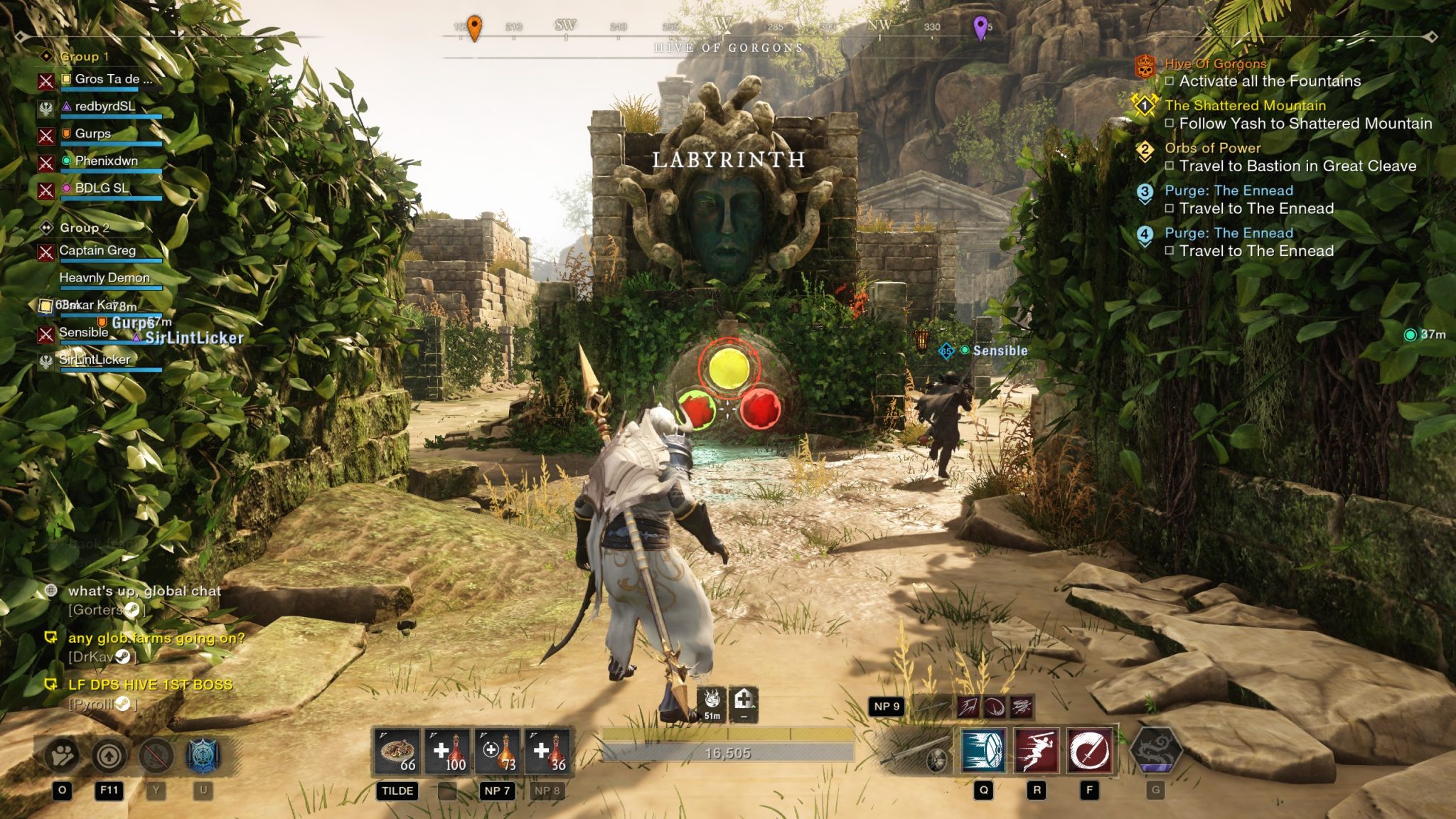Select The Shattered Mountain quest title

pyautogui.click(x=1246, y=105)
